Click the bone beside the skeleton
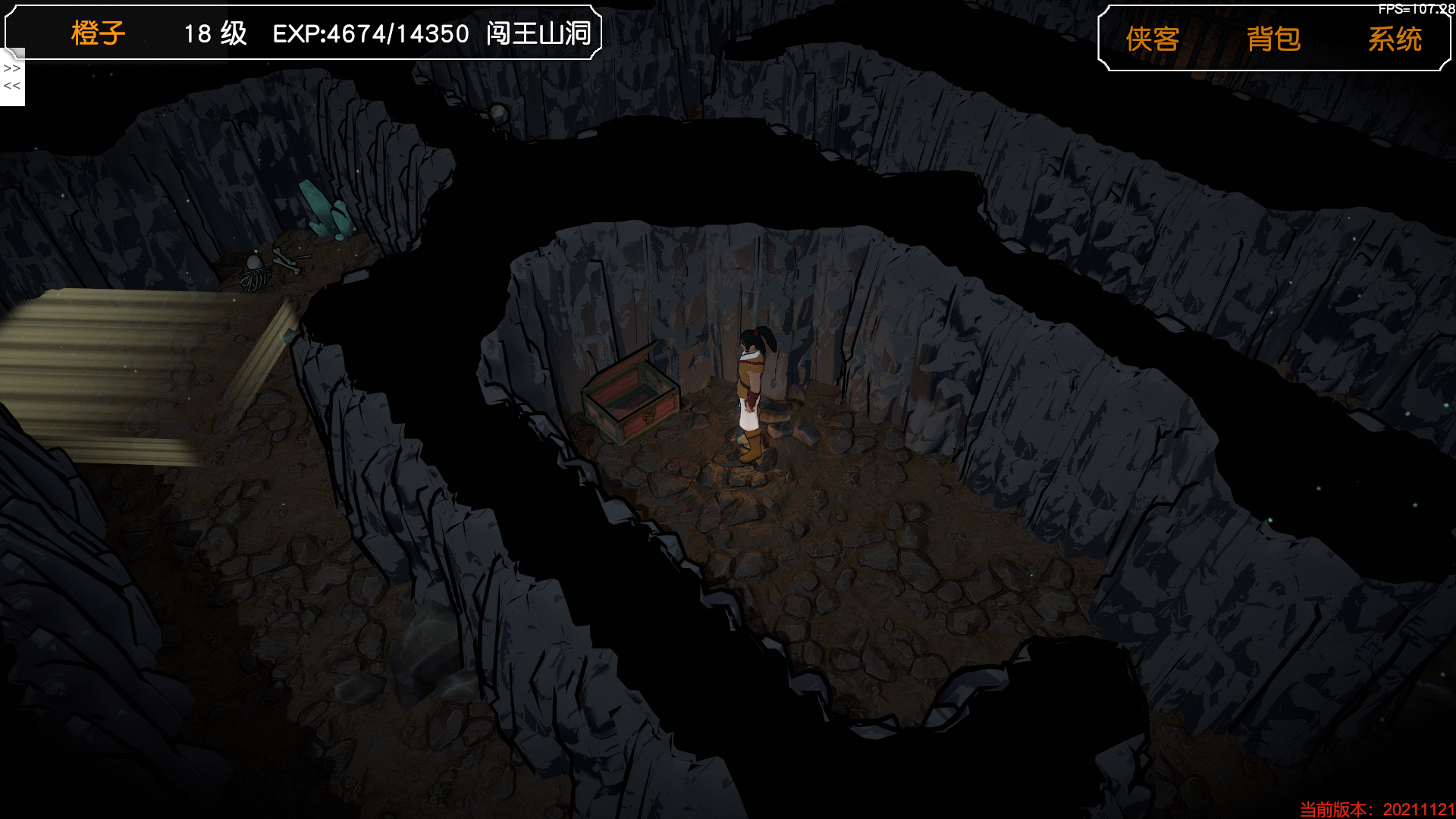The width and height of the screenshot is (1456, 819). [x=287, y=261]
